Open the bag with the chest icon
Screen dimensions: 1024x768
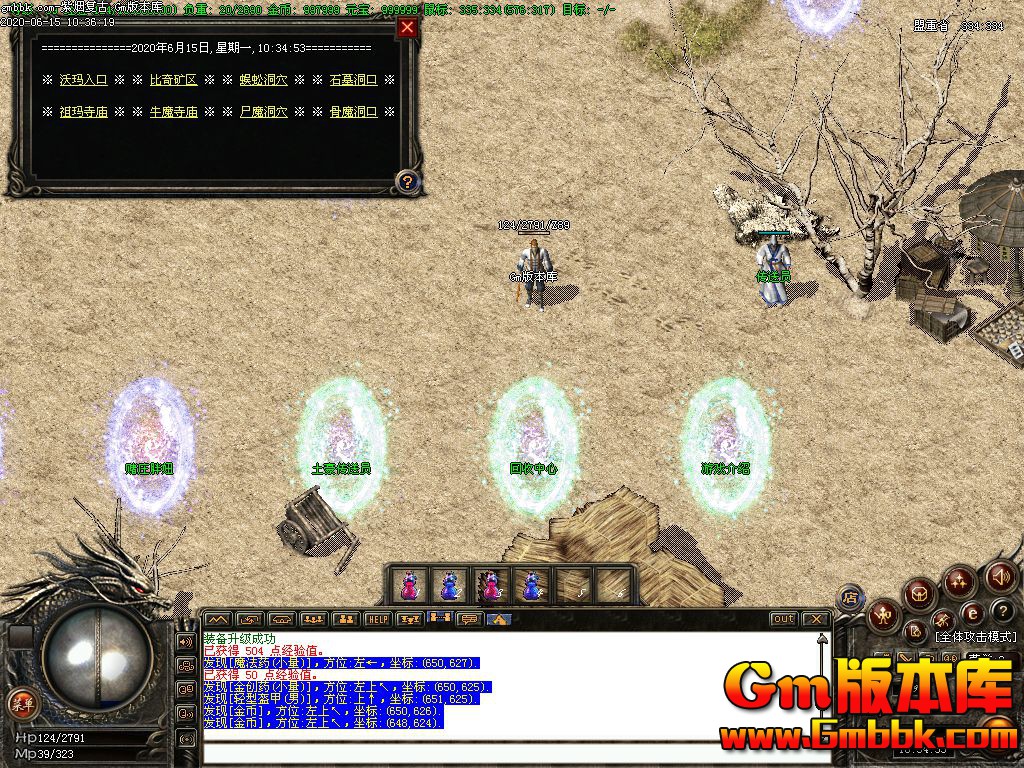[919, 594]
